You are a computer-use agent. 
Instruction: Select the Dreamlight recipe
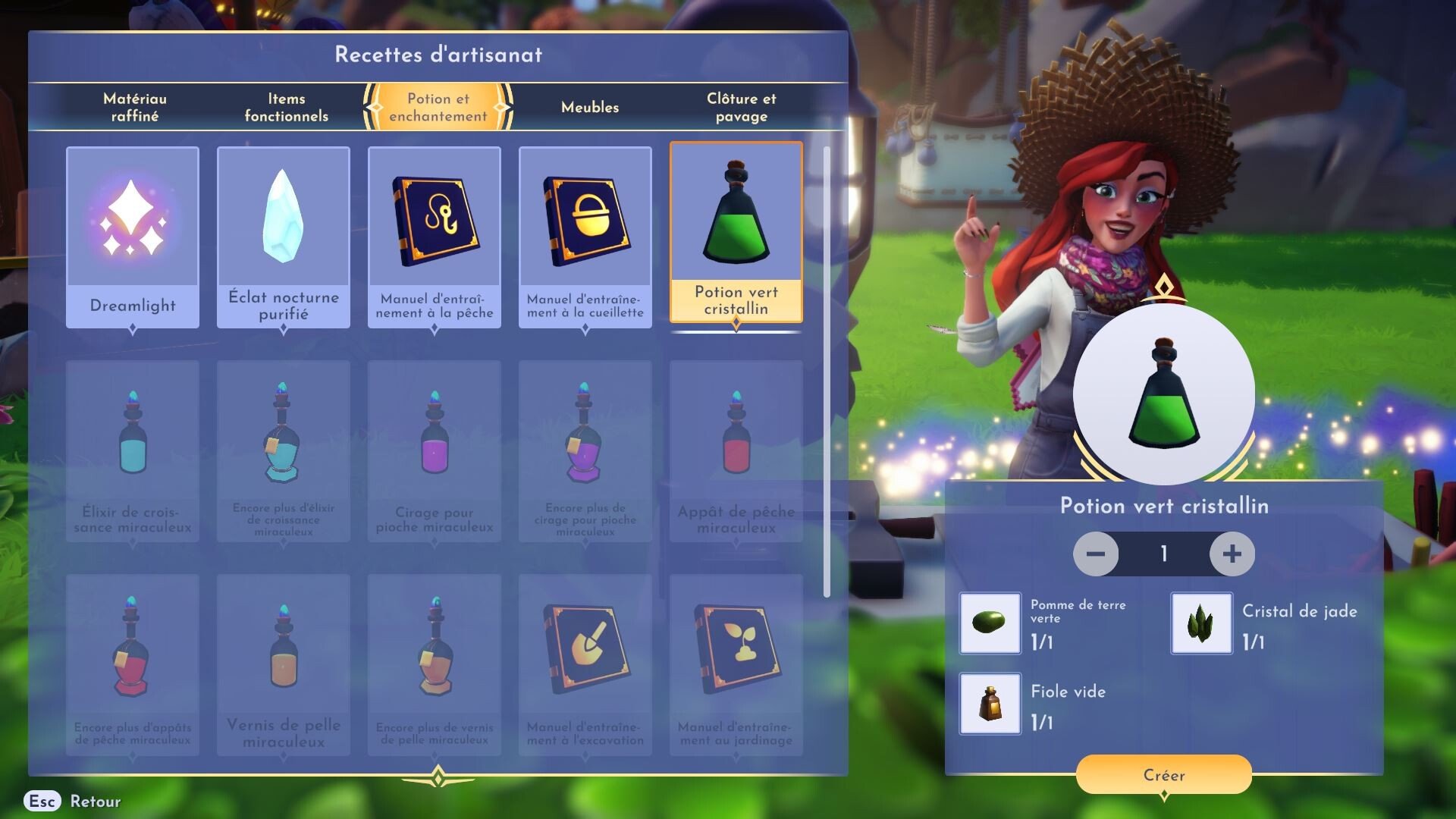133,237
